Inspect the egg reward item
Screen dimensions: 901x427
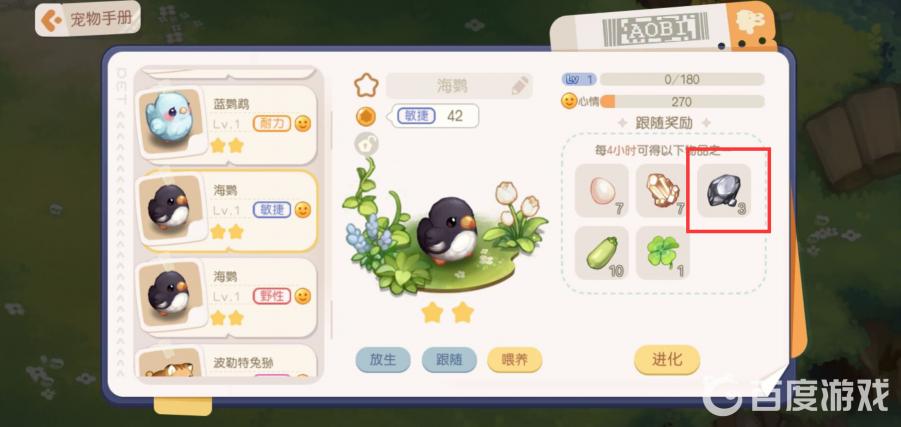point(602,190)
